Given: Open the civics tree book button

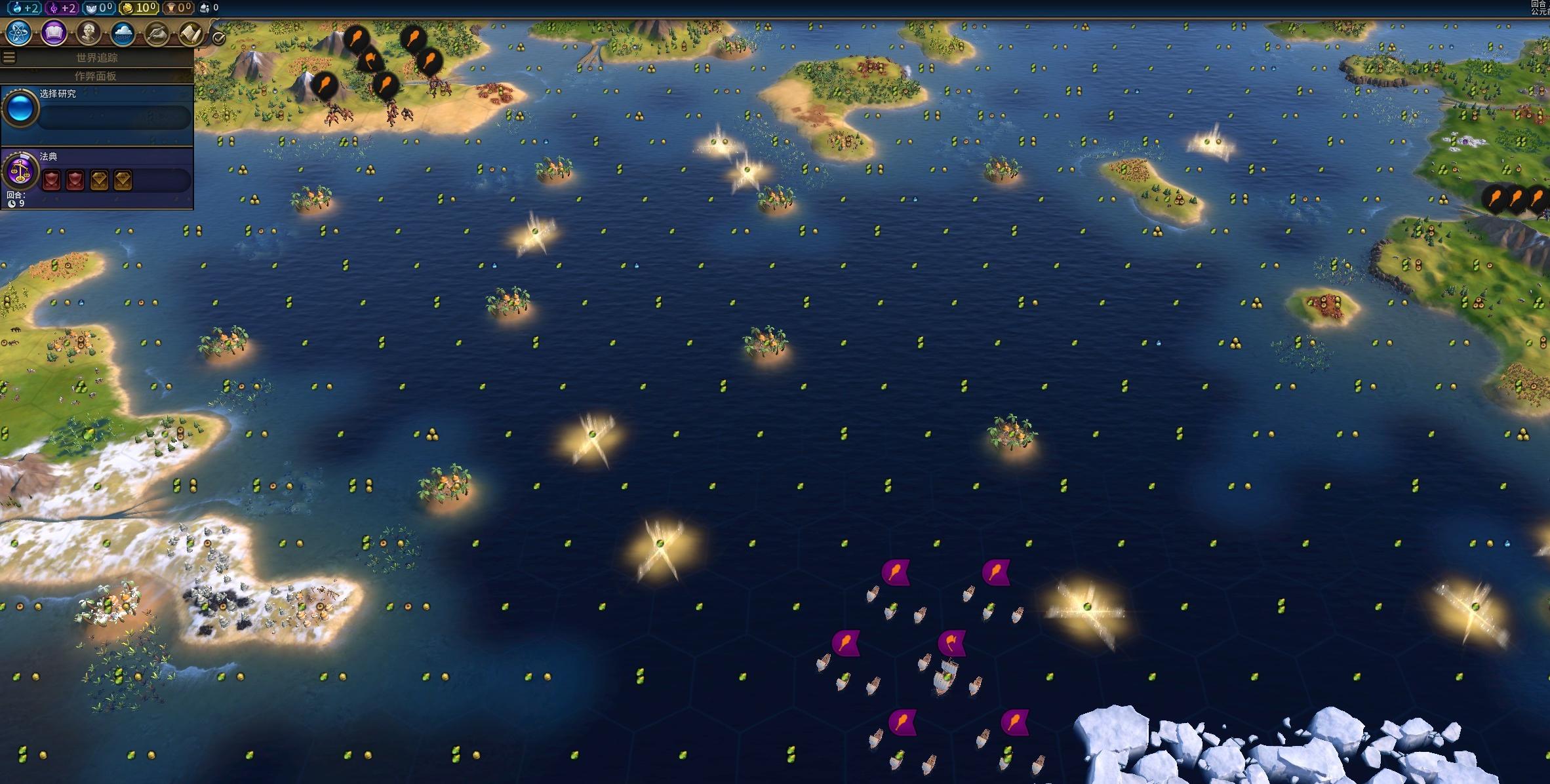Looking at the screenshot, I should (x=54, y=33).
